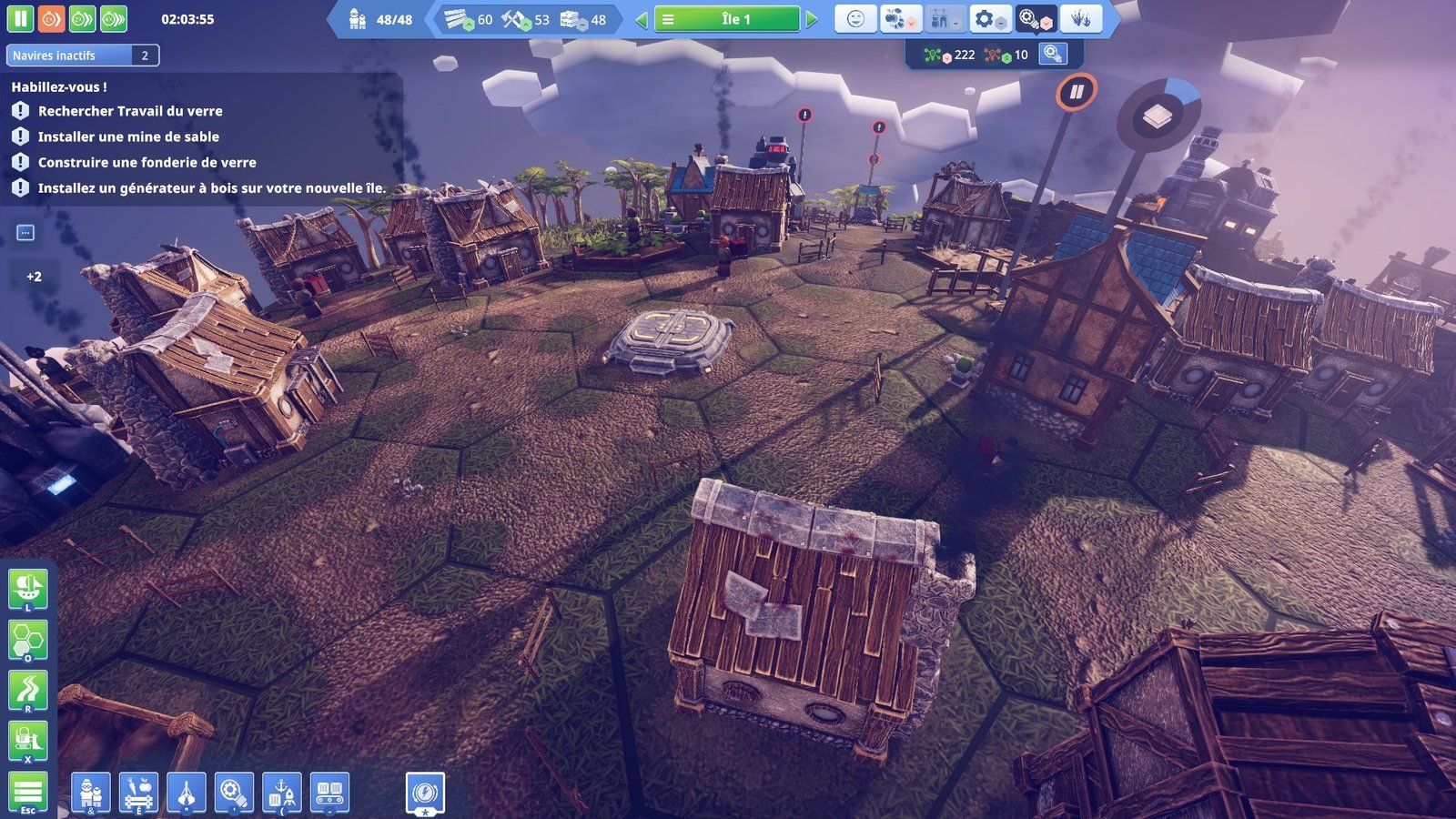Open the main menu list button
Image resolution: width=1456 pixels, height=819 pixels.
pos(27,793)
